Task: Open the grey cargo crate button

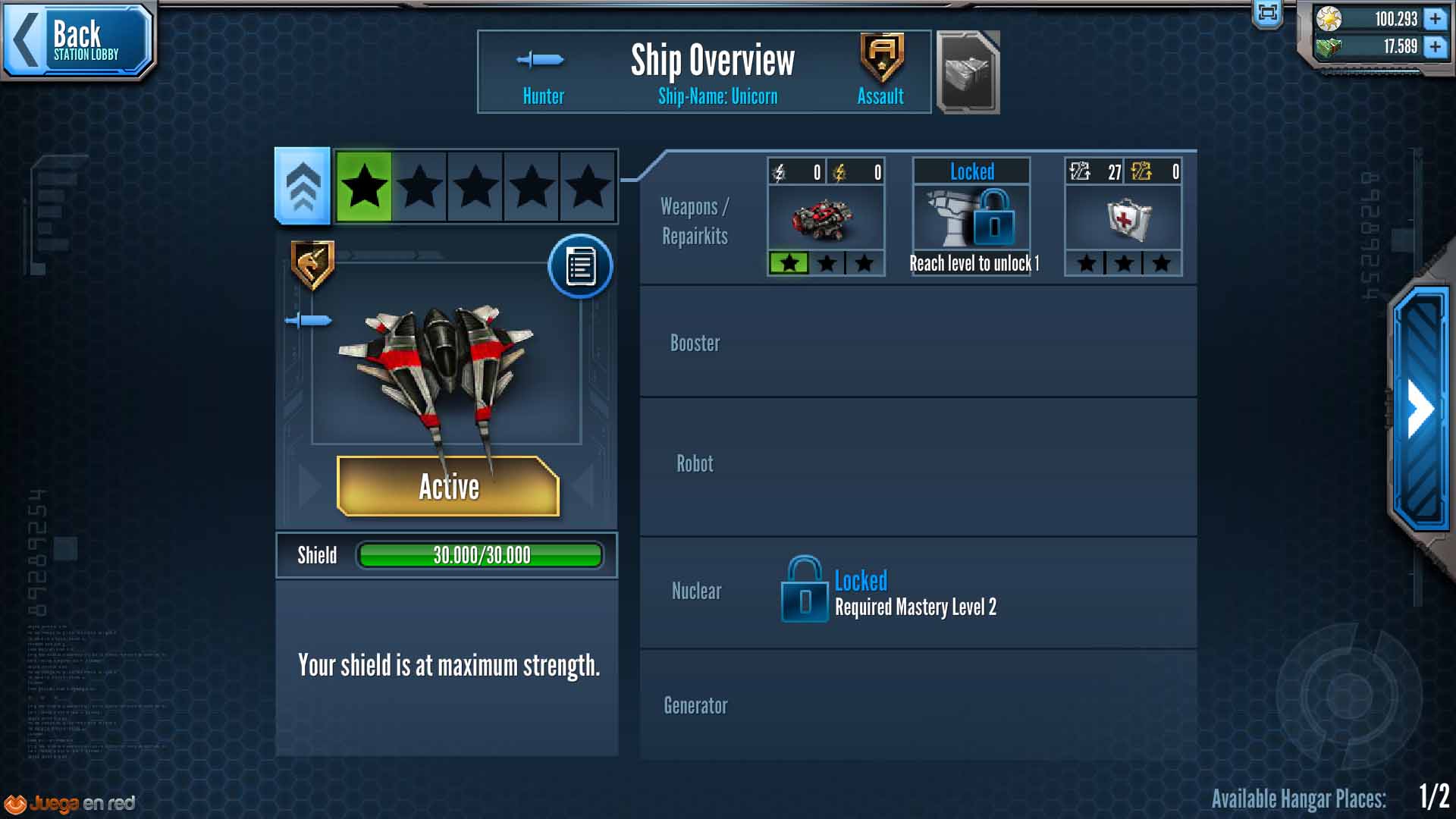Action: [968, 73]
